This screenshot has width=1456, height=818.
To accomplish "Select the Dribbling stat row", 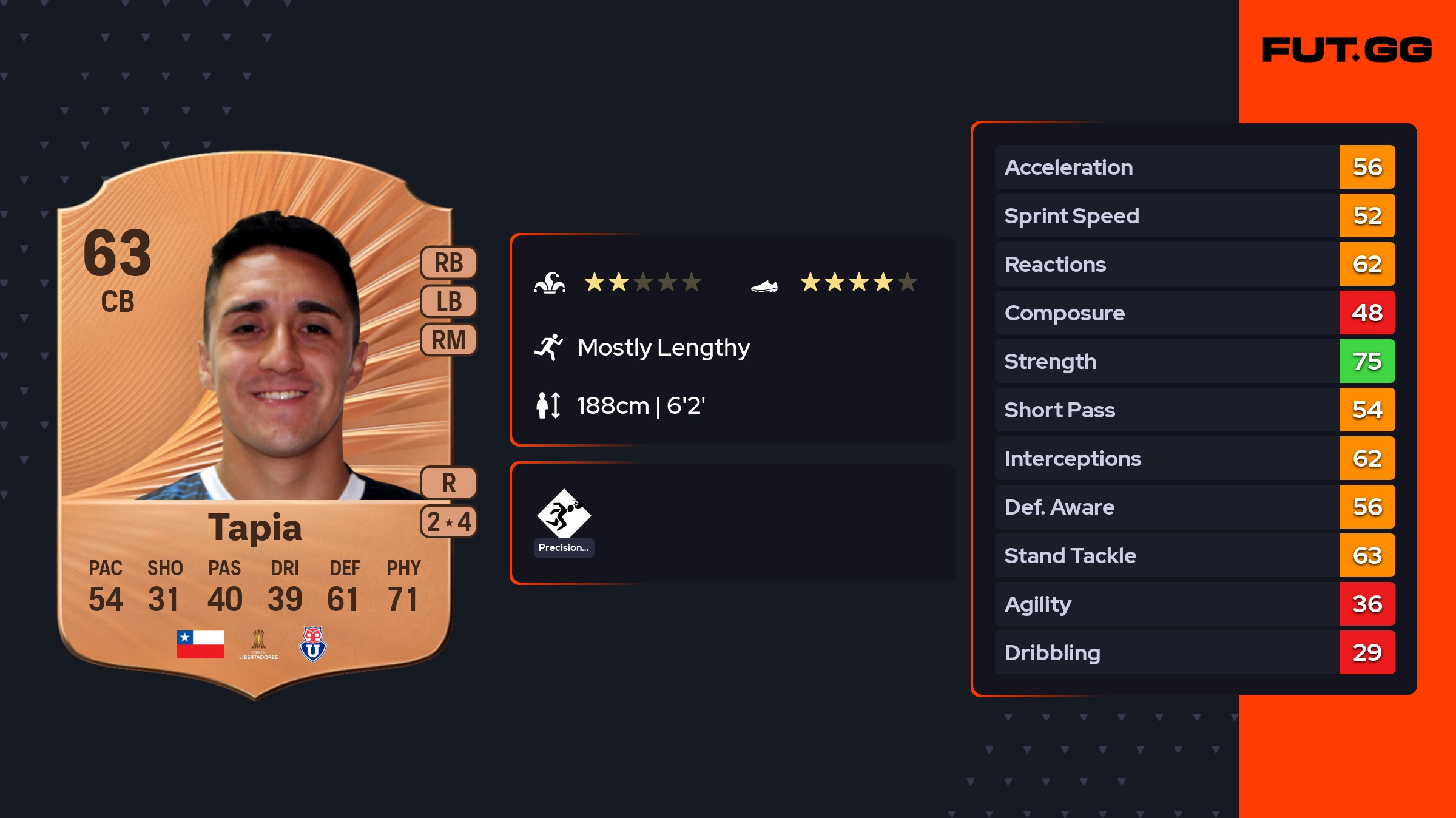I will [1194, 652].
